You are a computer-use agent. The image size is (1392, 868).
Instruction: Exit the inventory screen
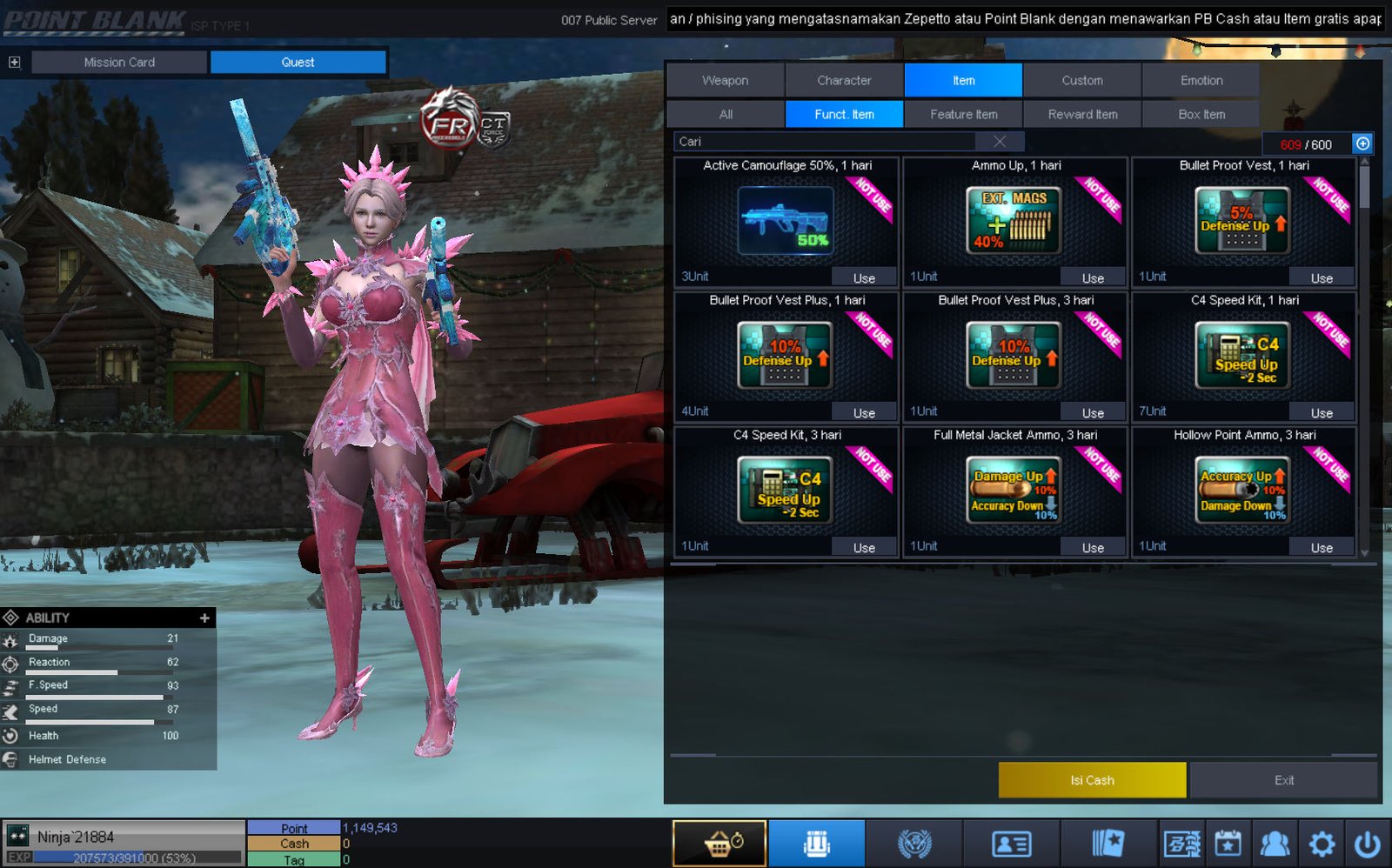(x=1284, y=780)
